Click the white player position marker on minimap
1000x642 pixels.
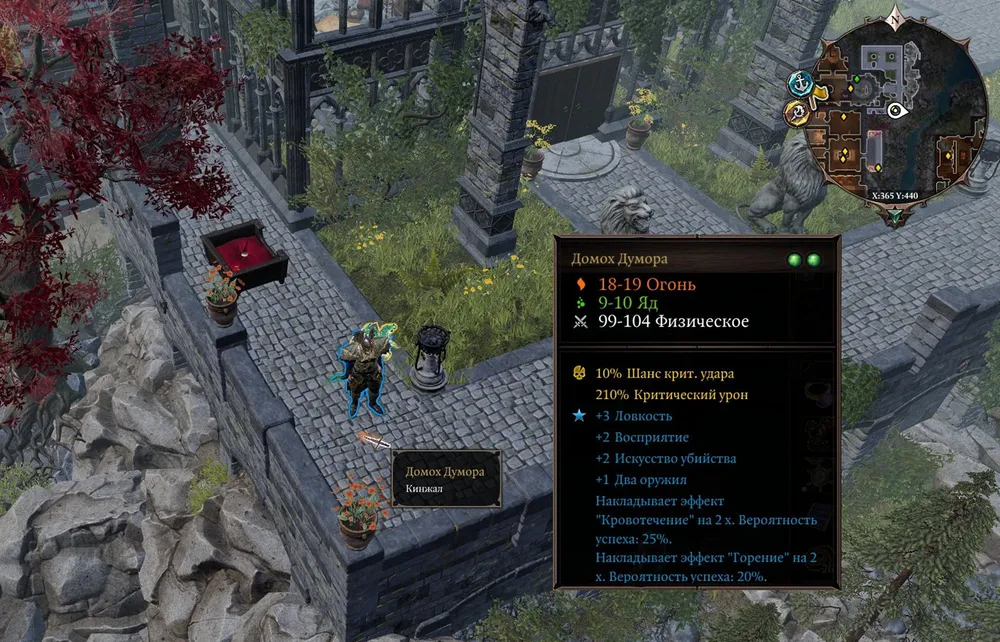click(895, 111)
